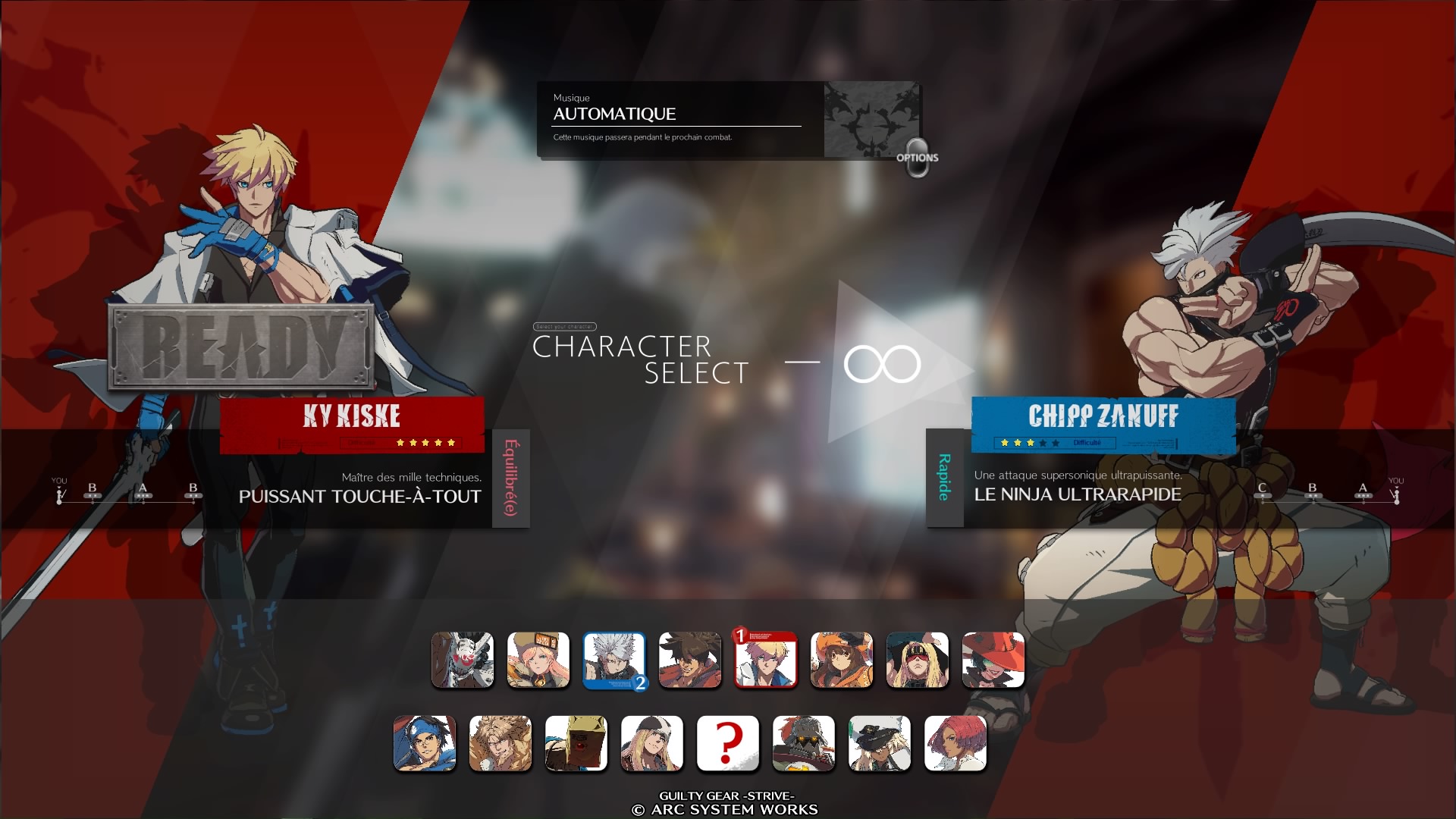
Task: Select May's orange hat portrait
Action: [842, 661]
